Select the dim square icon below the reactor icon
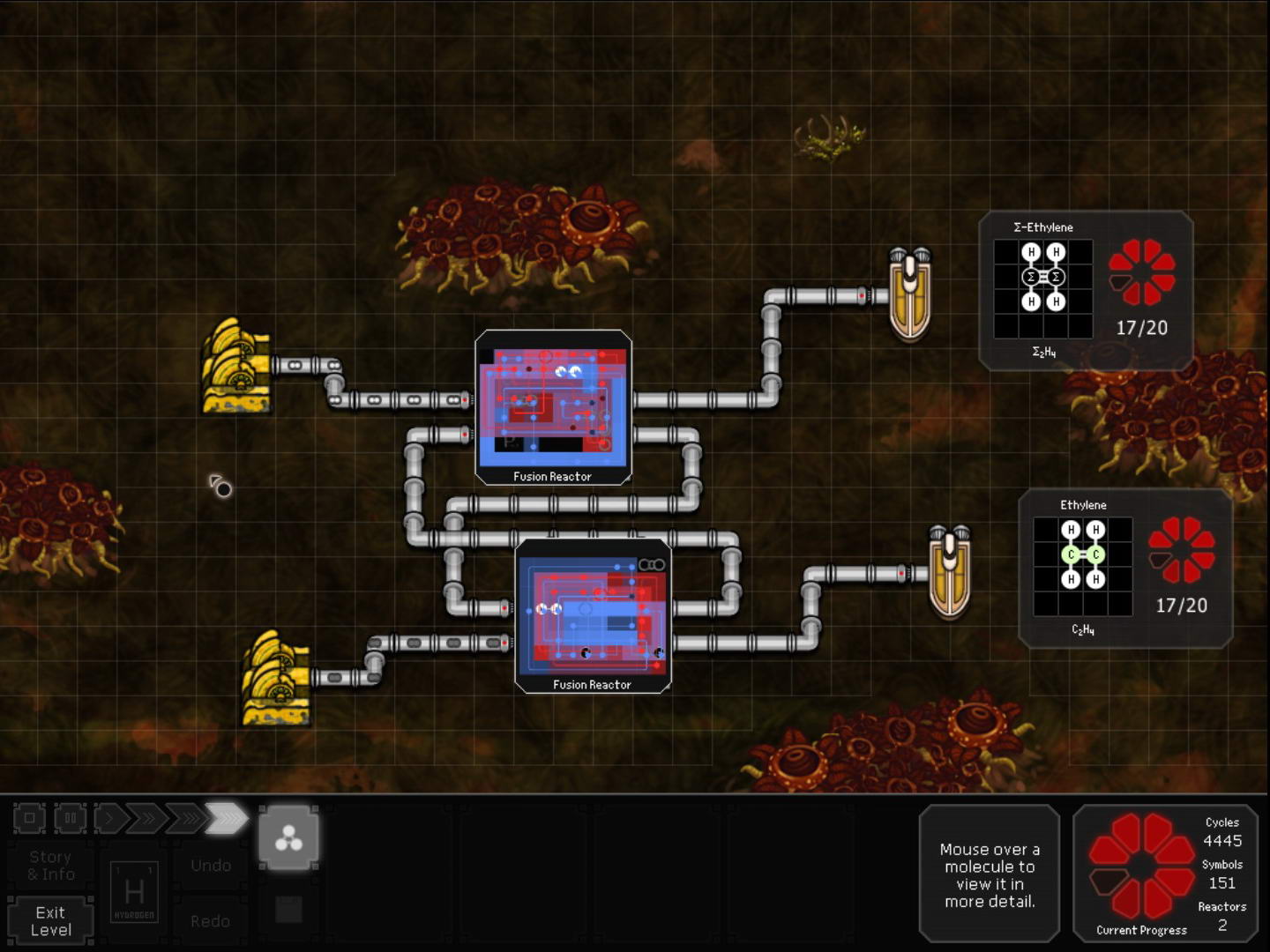Screen dimensions: 1270x952 coord(288,909)
